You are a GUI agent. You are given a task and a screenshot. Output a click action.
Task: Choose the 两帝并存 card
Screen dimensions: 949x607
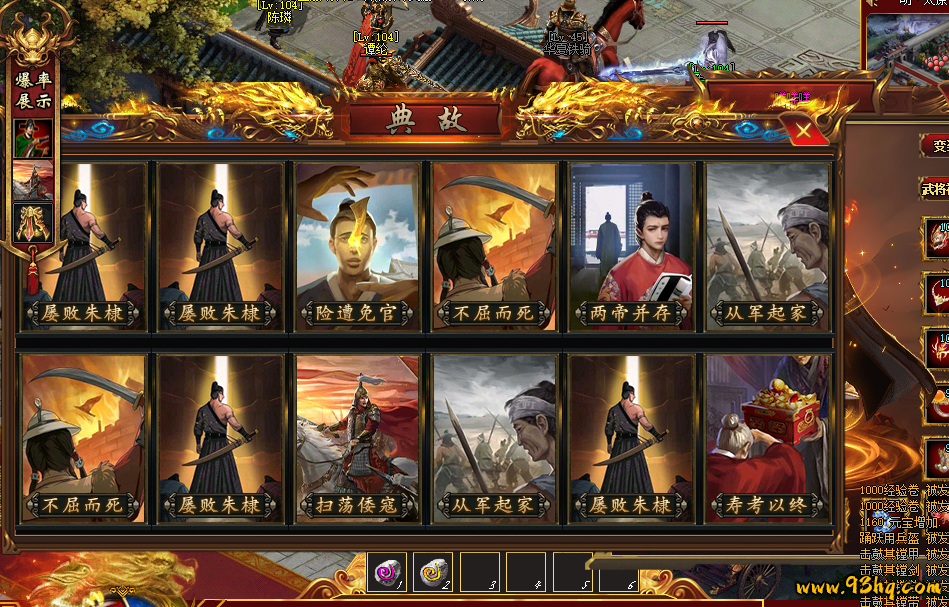(632, 246)
